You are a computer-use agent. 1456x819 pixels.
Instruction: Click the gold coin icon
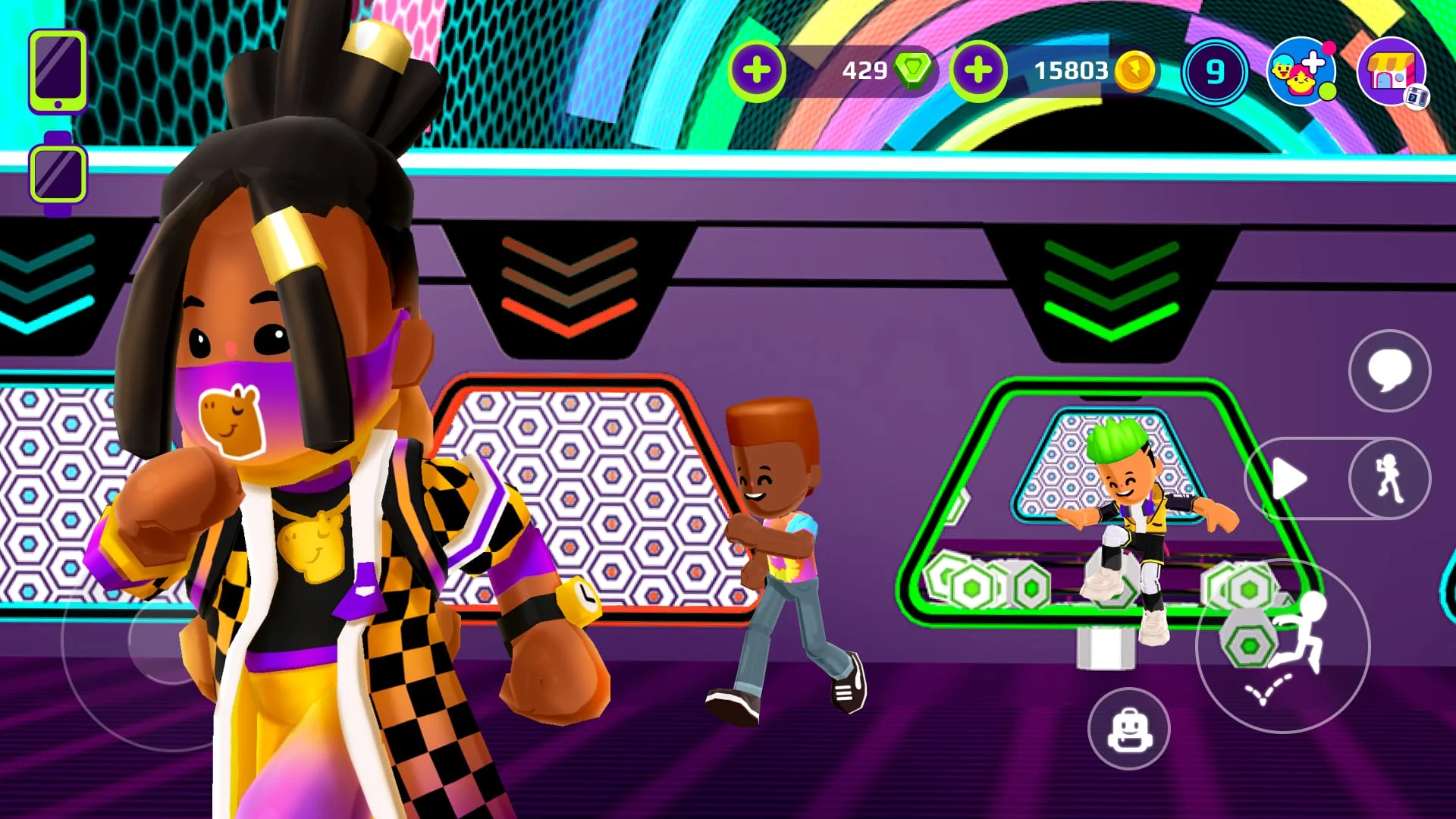1137,72
